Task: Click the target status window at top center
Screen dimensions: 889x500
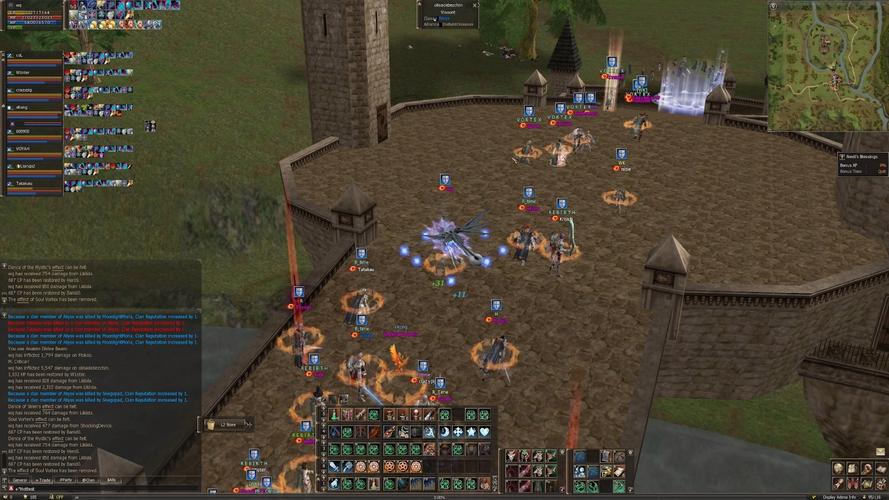Action: (x=447, y=14)
